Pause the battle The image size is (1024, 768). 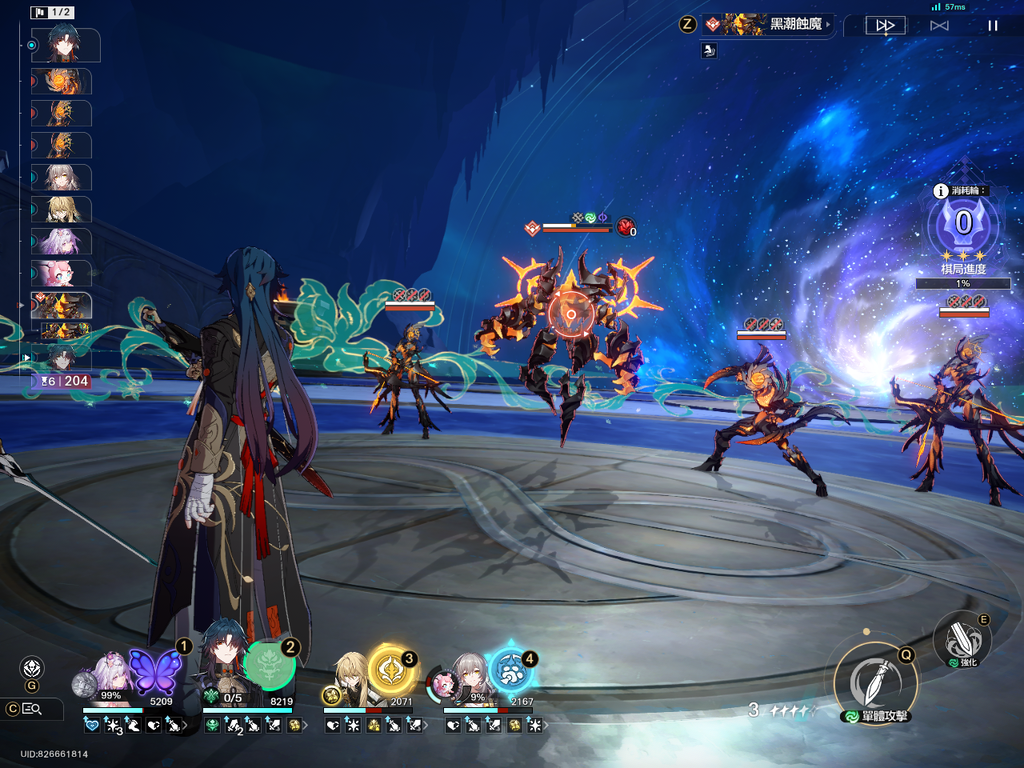click(x=992, y=26)
